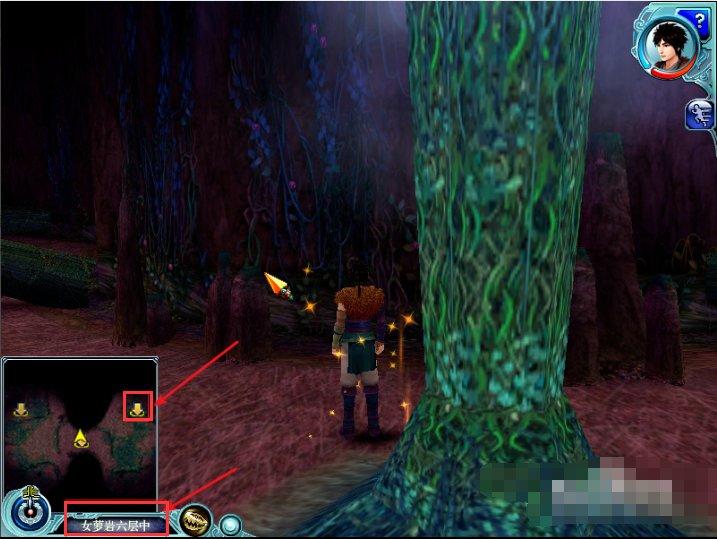Viewport: 717px width, 539px height.
Task: Open the golden fanged mouth icon
Action: 197,521
